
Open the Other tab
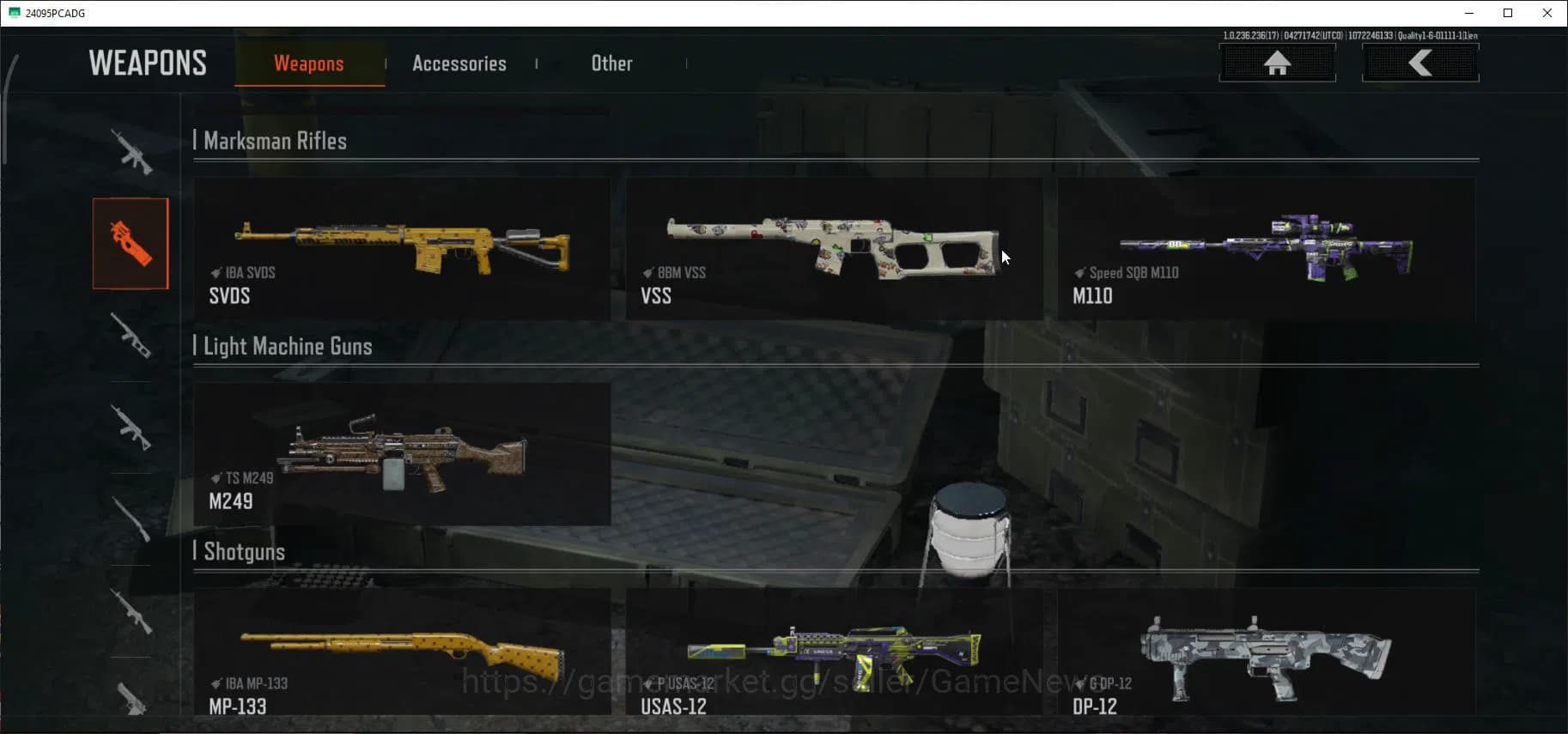[x=611, y=63]
